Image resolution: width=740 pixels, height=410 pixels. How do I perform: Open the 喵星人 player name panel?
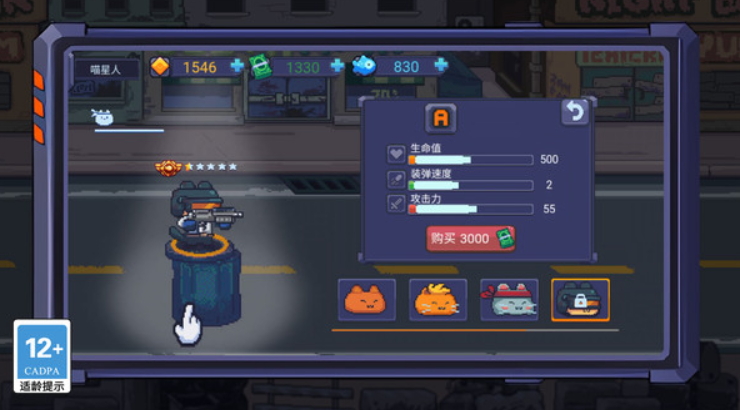(x=107, y=68)
